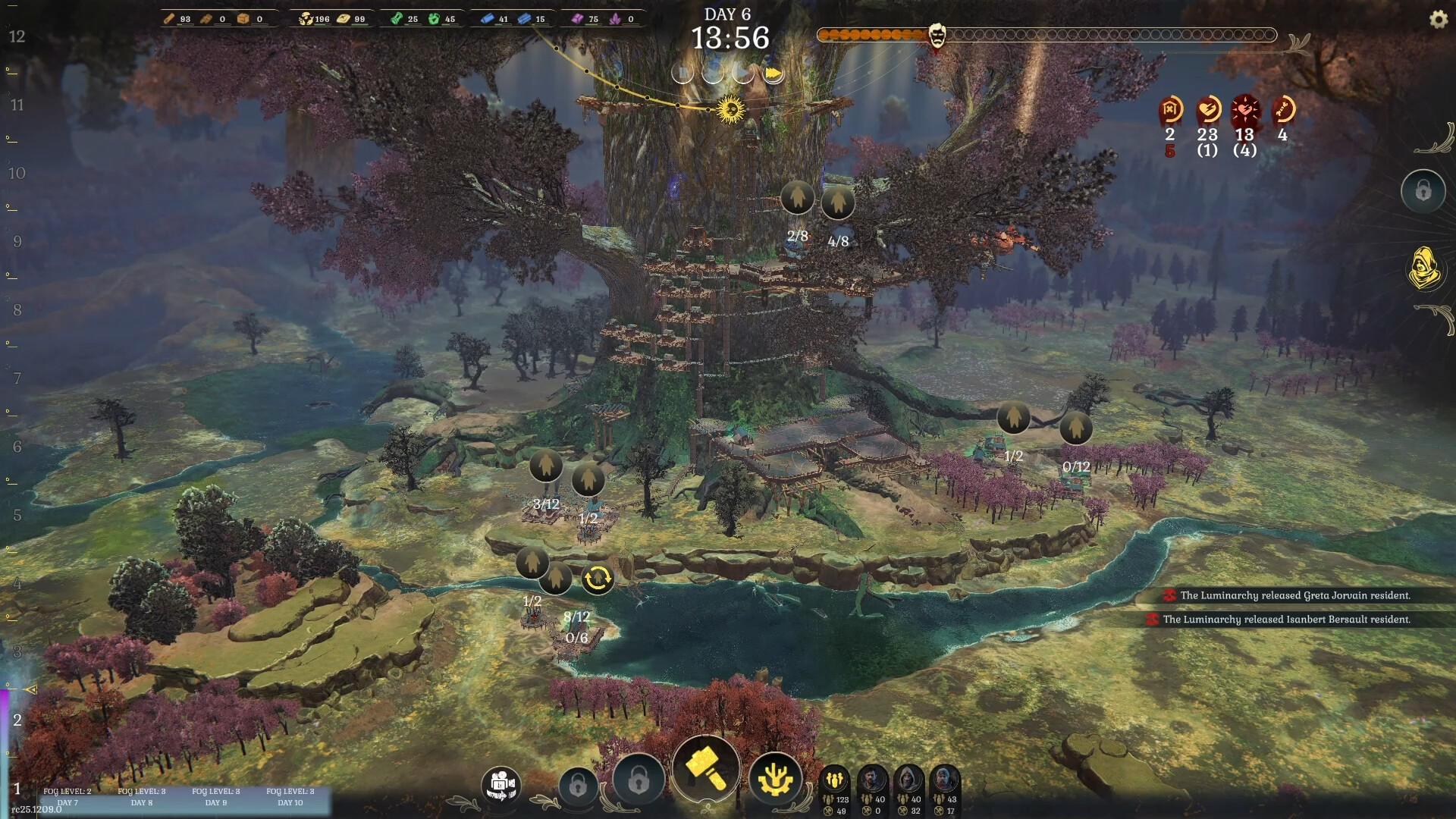Click the yellow cycle arrows building marker
The width and height of the screenshot is (1456, 819).
(598, 579)
